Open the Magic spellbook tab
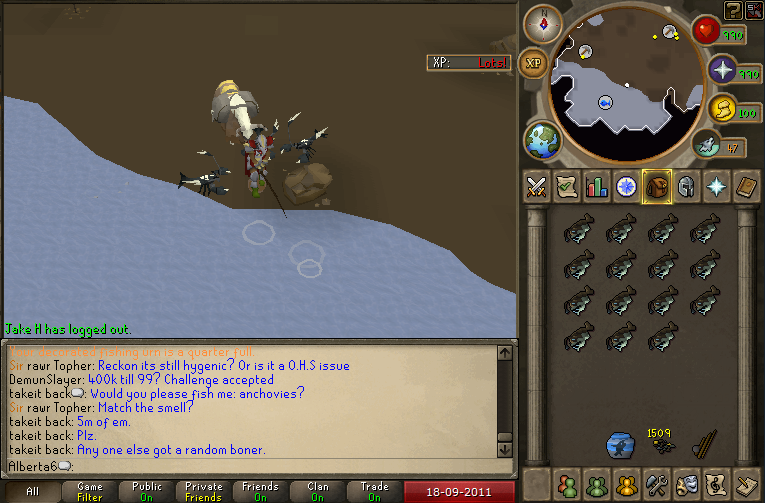765x503 pixels. (746, 187)
